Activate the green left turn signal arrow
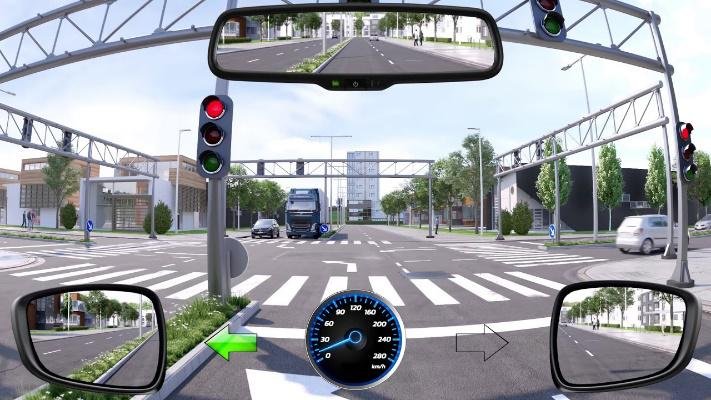Viewport: 711px width, 400px height. [x=231, y=343]
